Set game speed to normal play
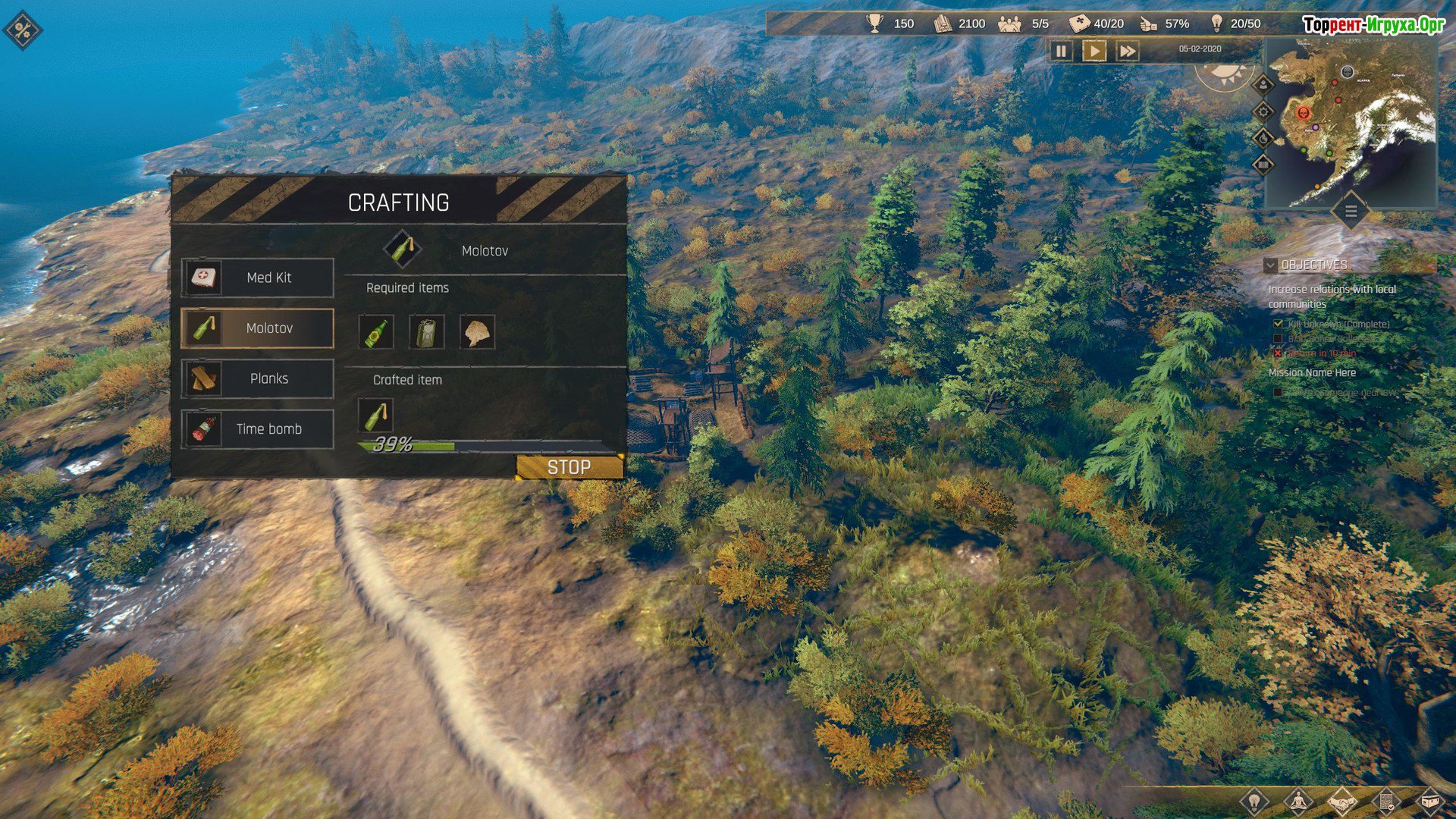 [x=1094, y=51]
